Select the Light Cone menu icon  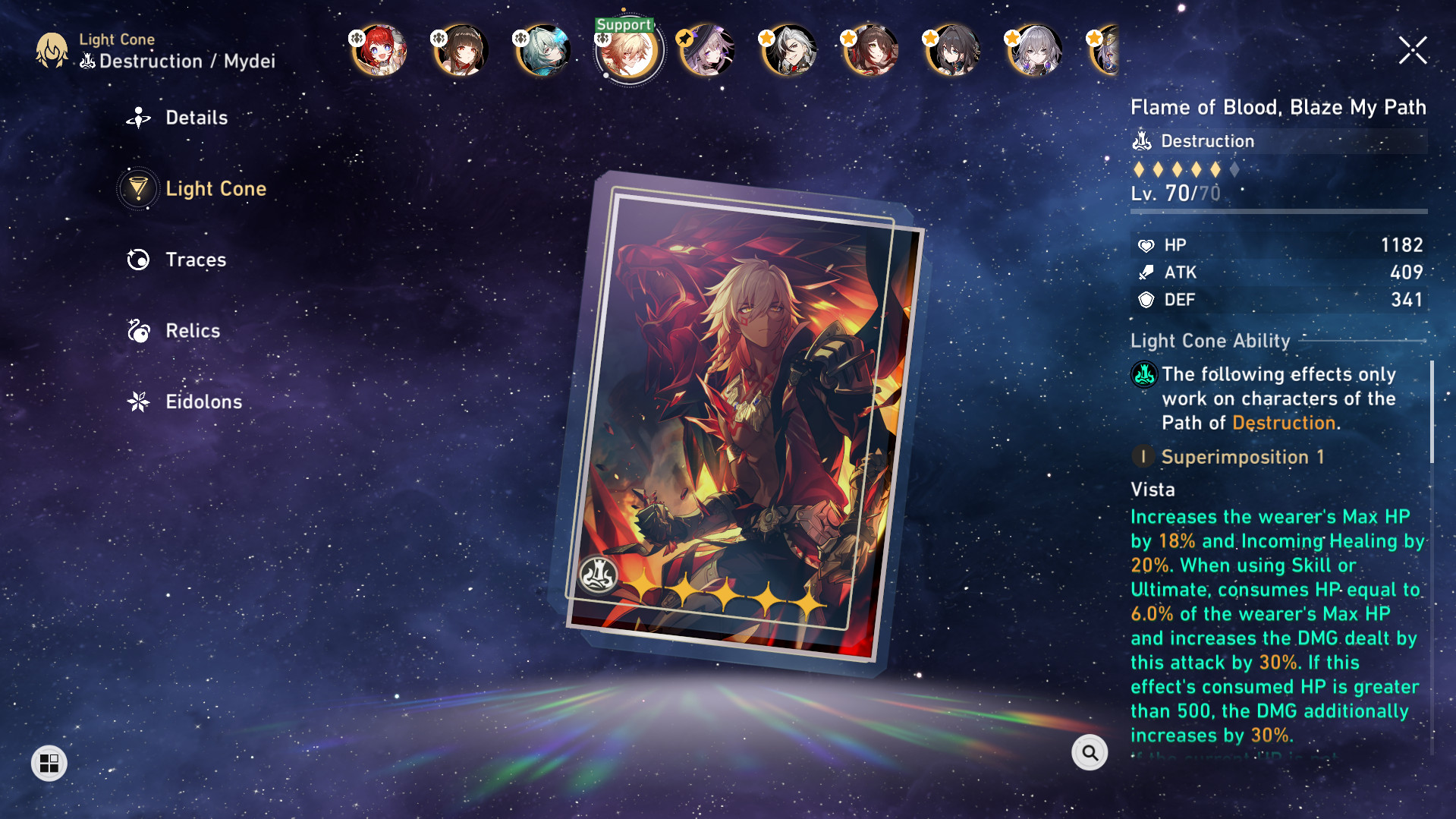pyautogui.click(x=138, y=188)
